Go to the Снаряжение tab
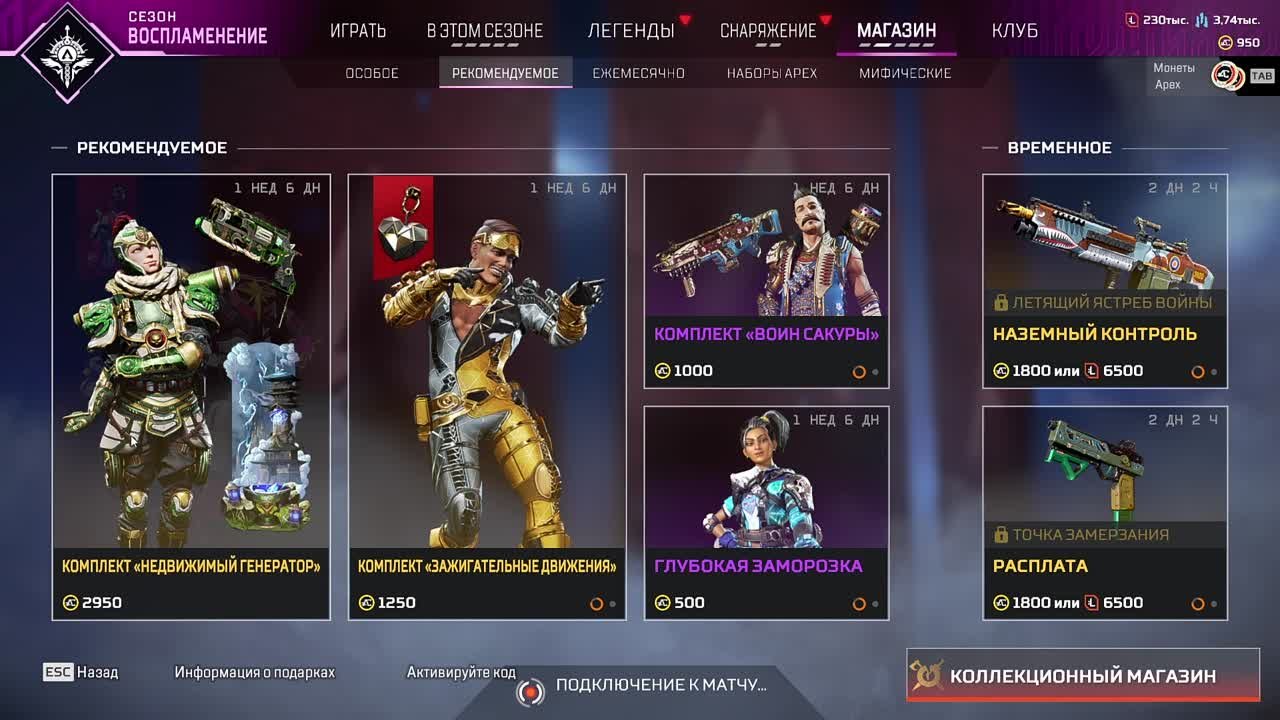This screenshot has width=1280, height=720. tap(768, 31)
